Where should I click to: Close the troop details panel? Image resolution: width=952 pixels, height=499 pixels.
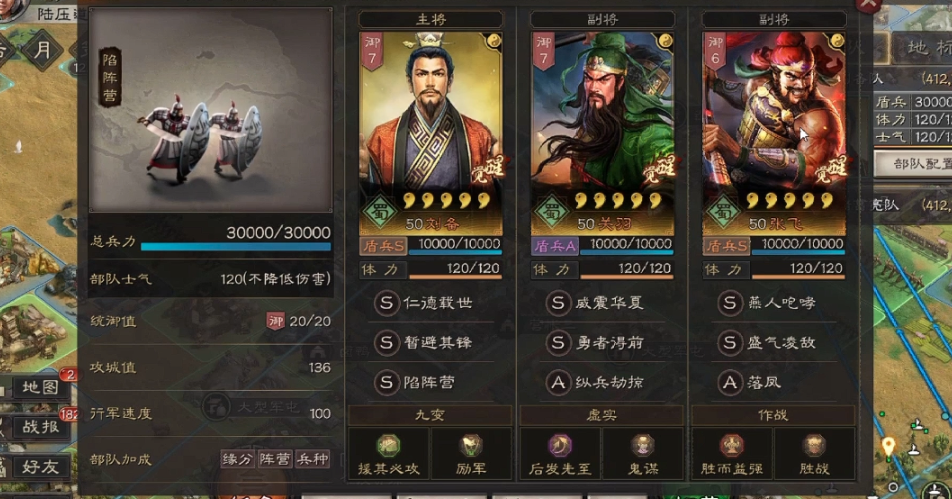[869, 4]
